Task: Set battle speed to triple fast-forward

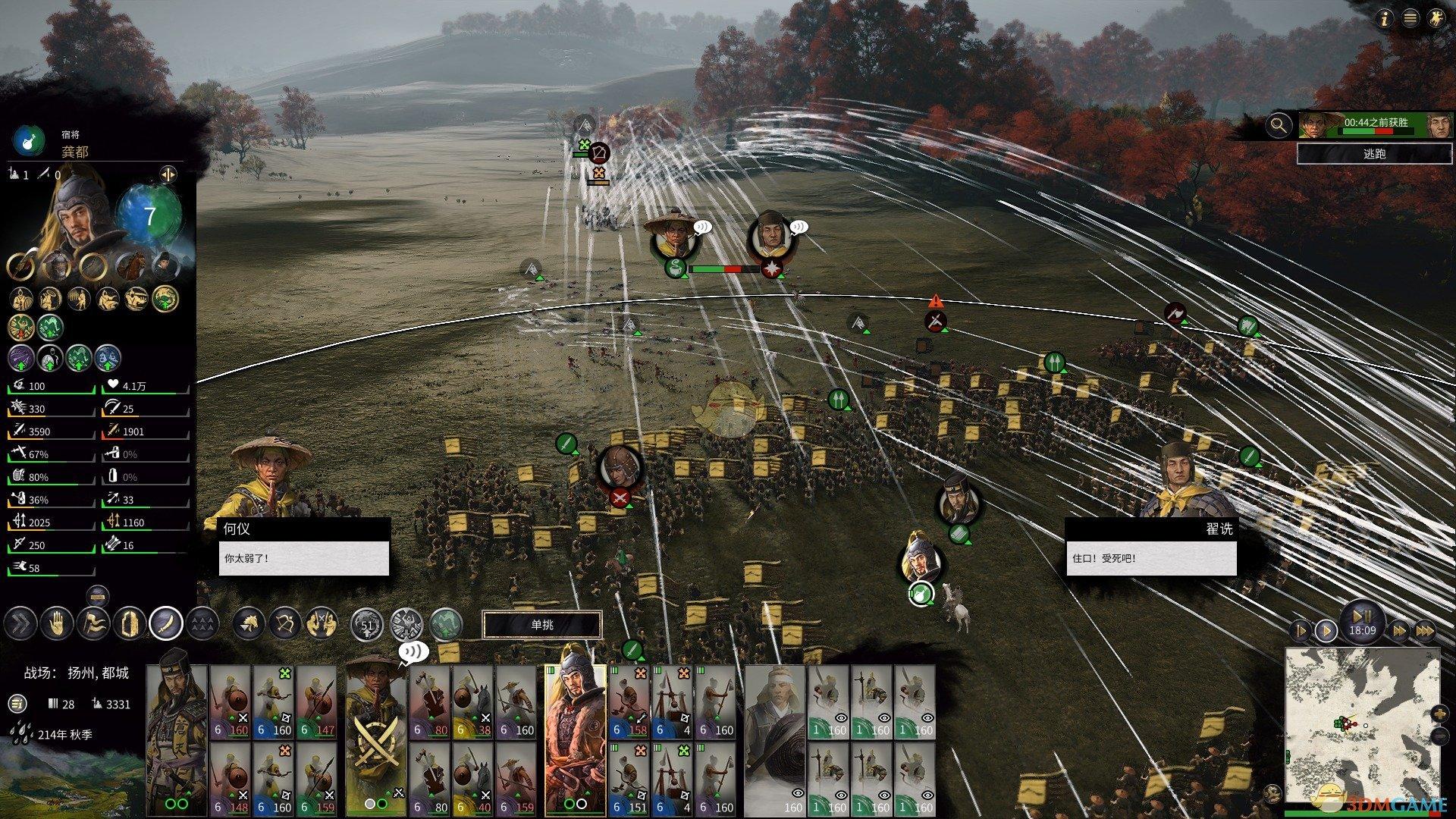Action: coord(1425,630)
